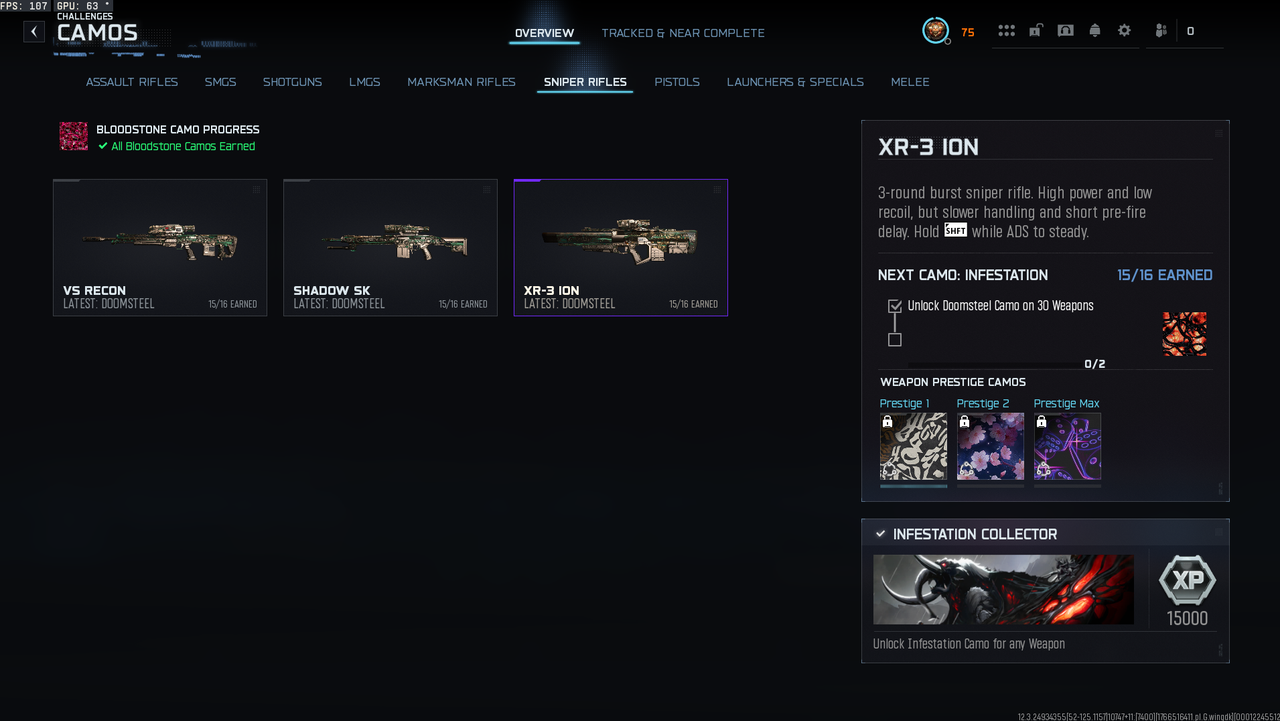This screenshot has height=721, width=1280.
Task: Select the Overview tab
Action: click(x=544, y=33)
